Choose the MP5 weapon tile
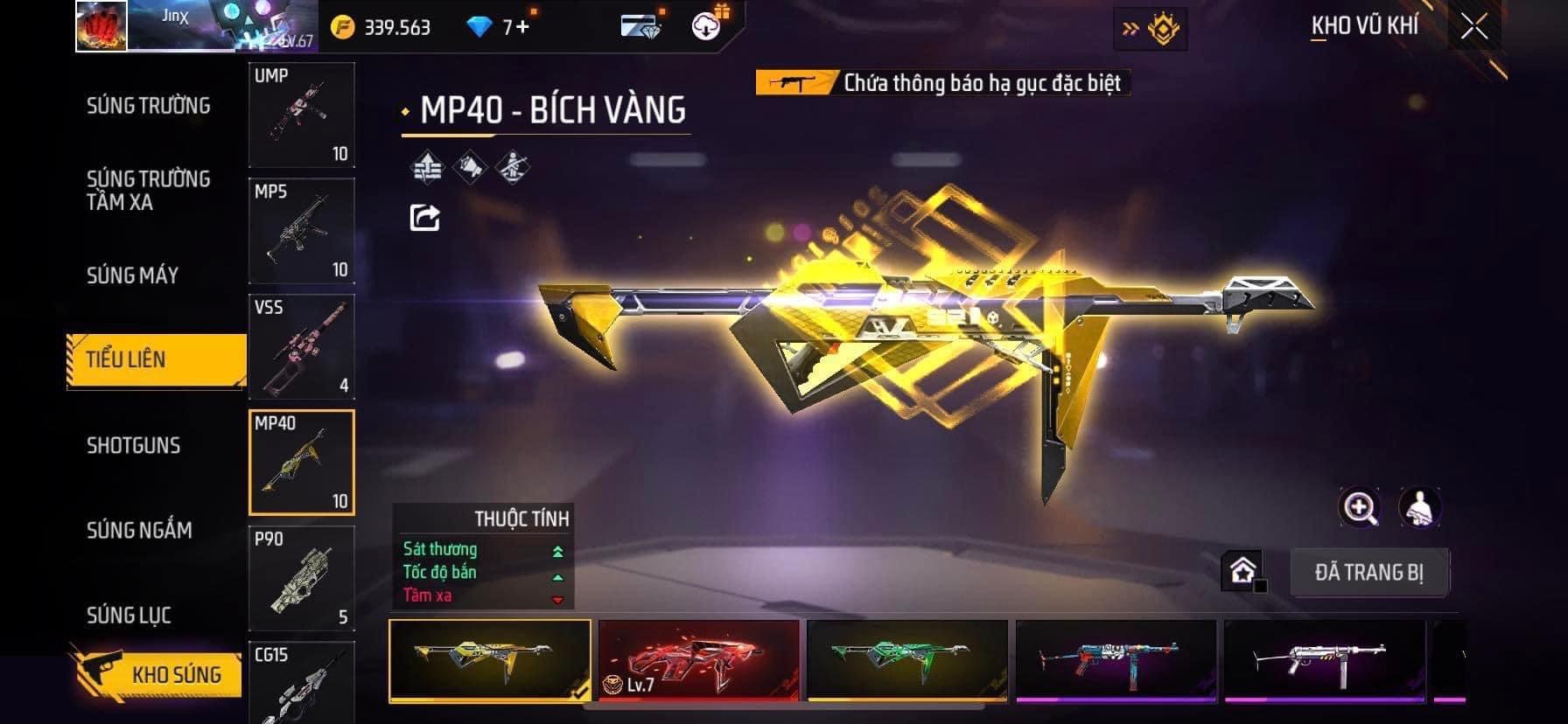Screen dimensions: 1568x724 tap(302, 231)
